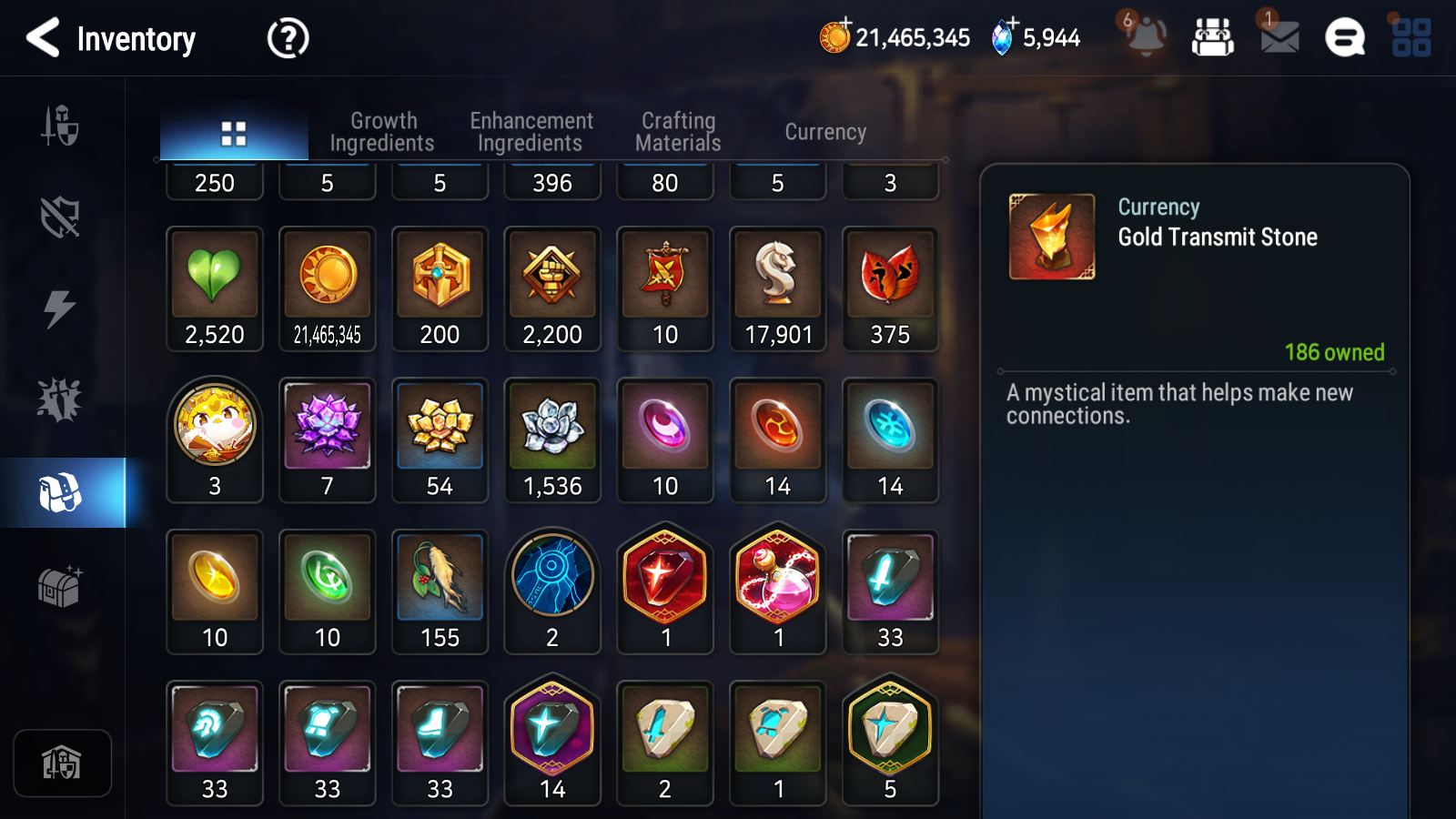Select the chick mascot coin item

(215, 440)
